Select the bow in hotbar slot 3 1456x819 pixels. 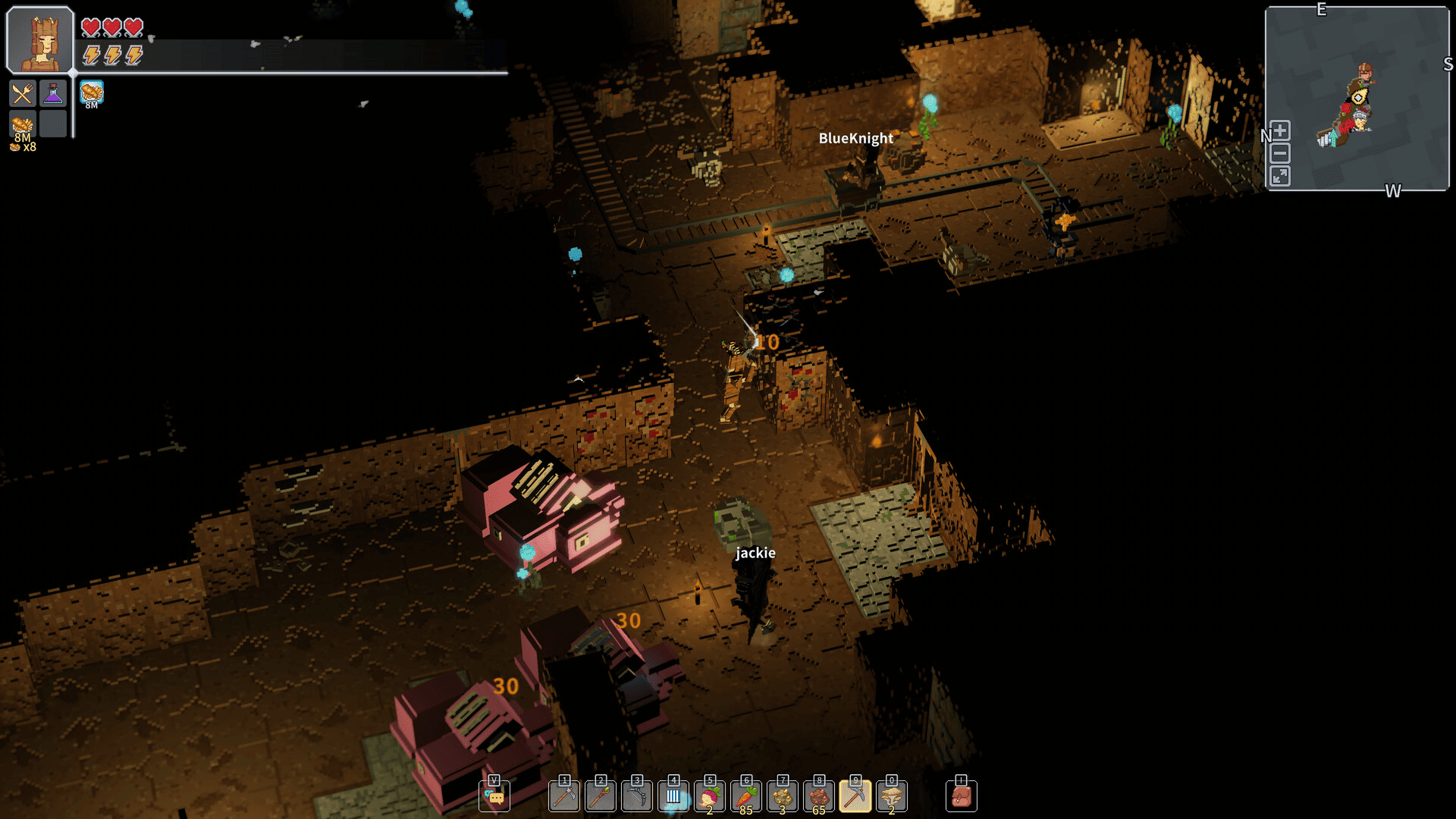636,795
